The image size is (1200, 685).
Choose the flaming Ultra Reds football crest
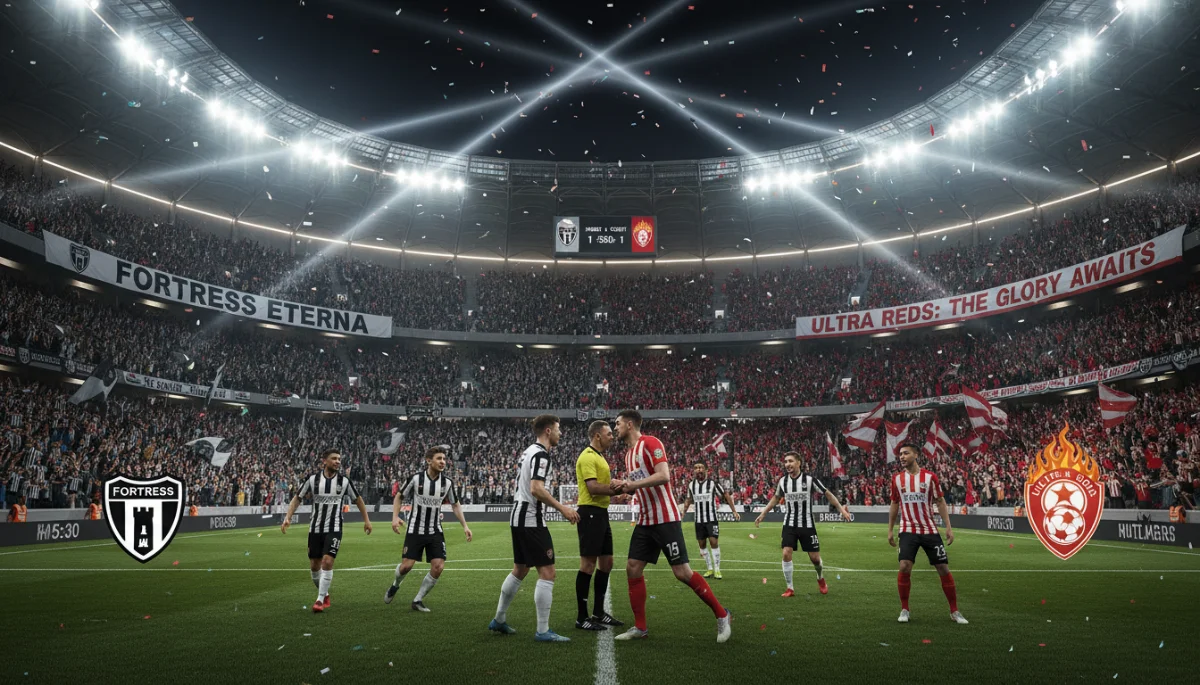click(1063, 493)
